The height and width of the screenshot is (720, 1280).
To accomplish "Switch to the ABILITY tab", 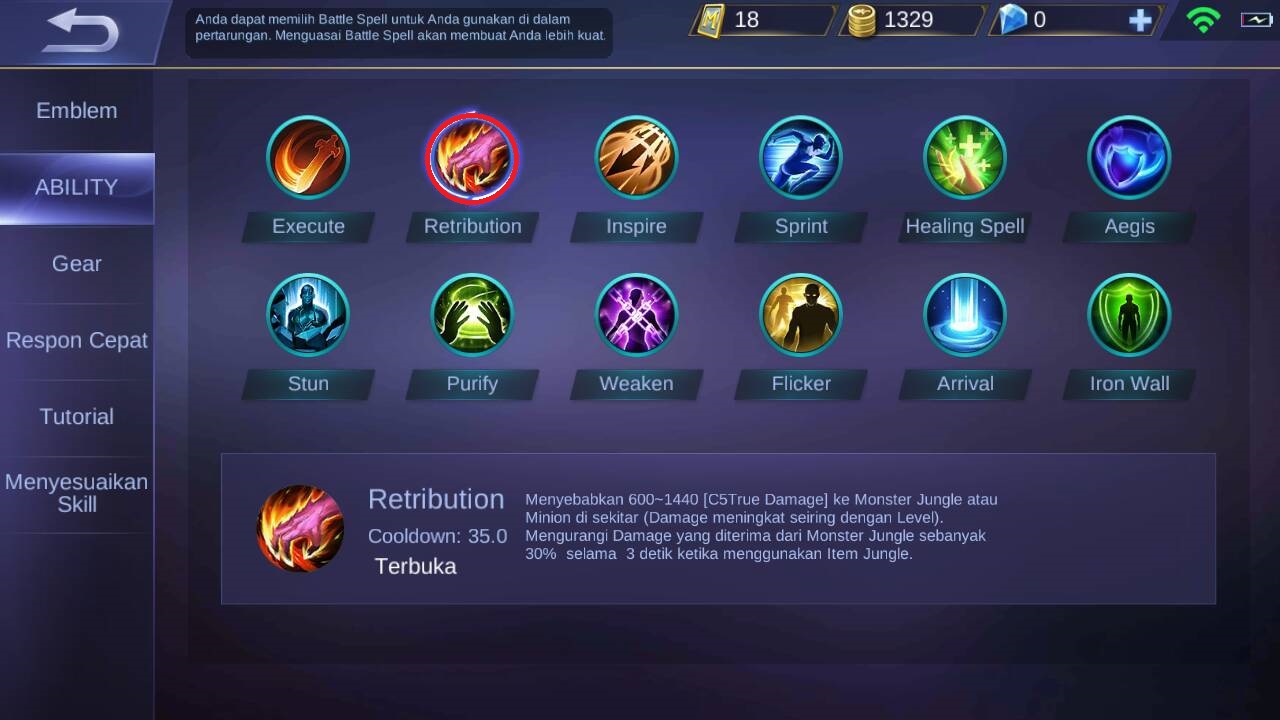I will [x=77, y=187].
